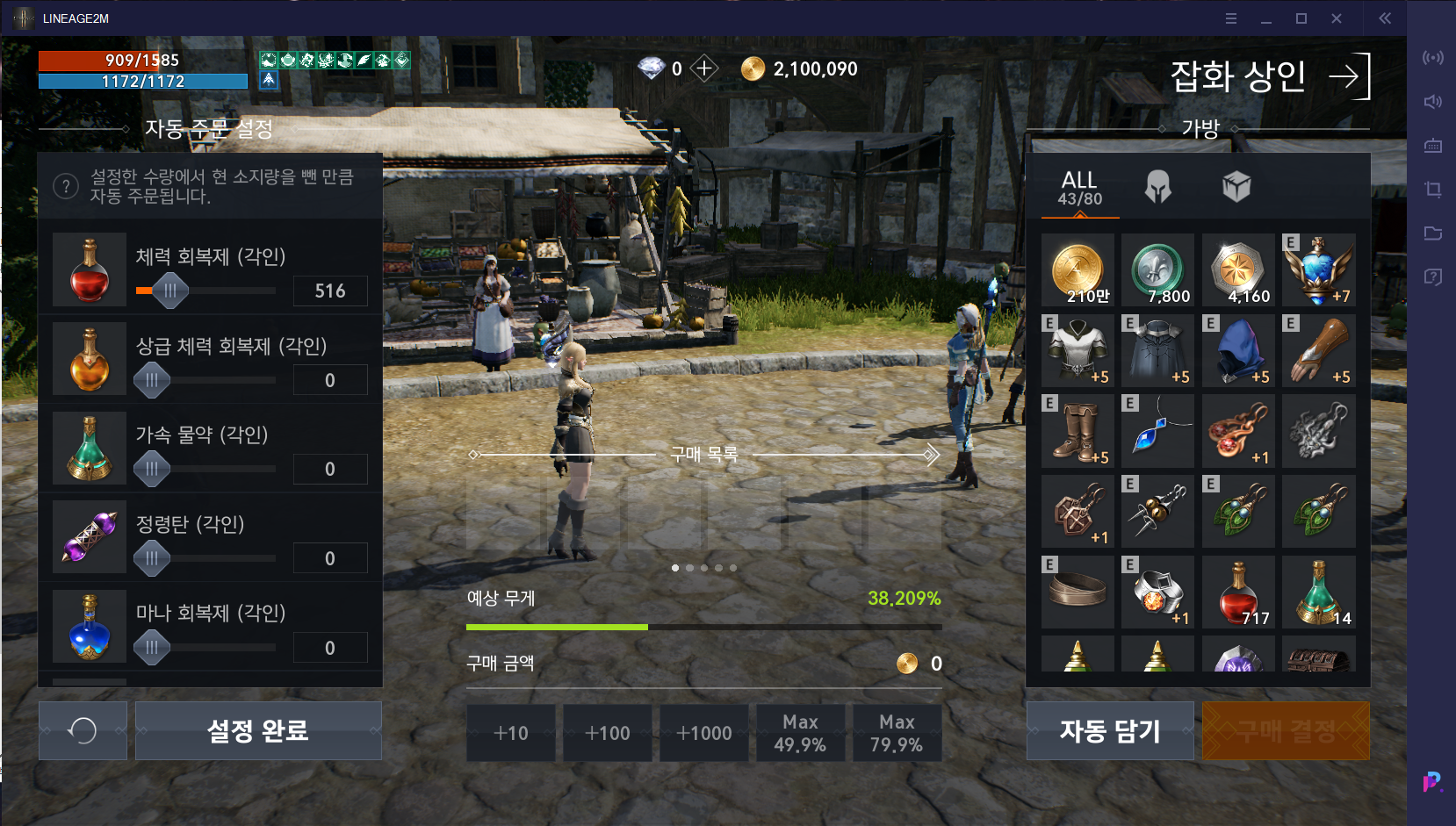
Task: Show the auto-order help question mark
Action: click(66, 186)
